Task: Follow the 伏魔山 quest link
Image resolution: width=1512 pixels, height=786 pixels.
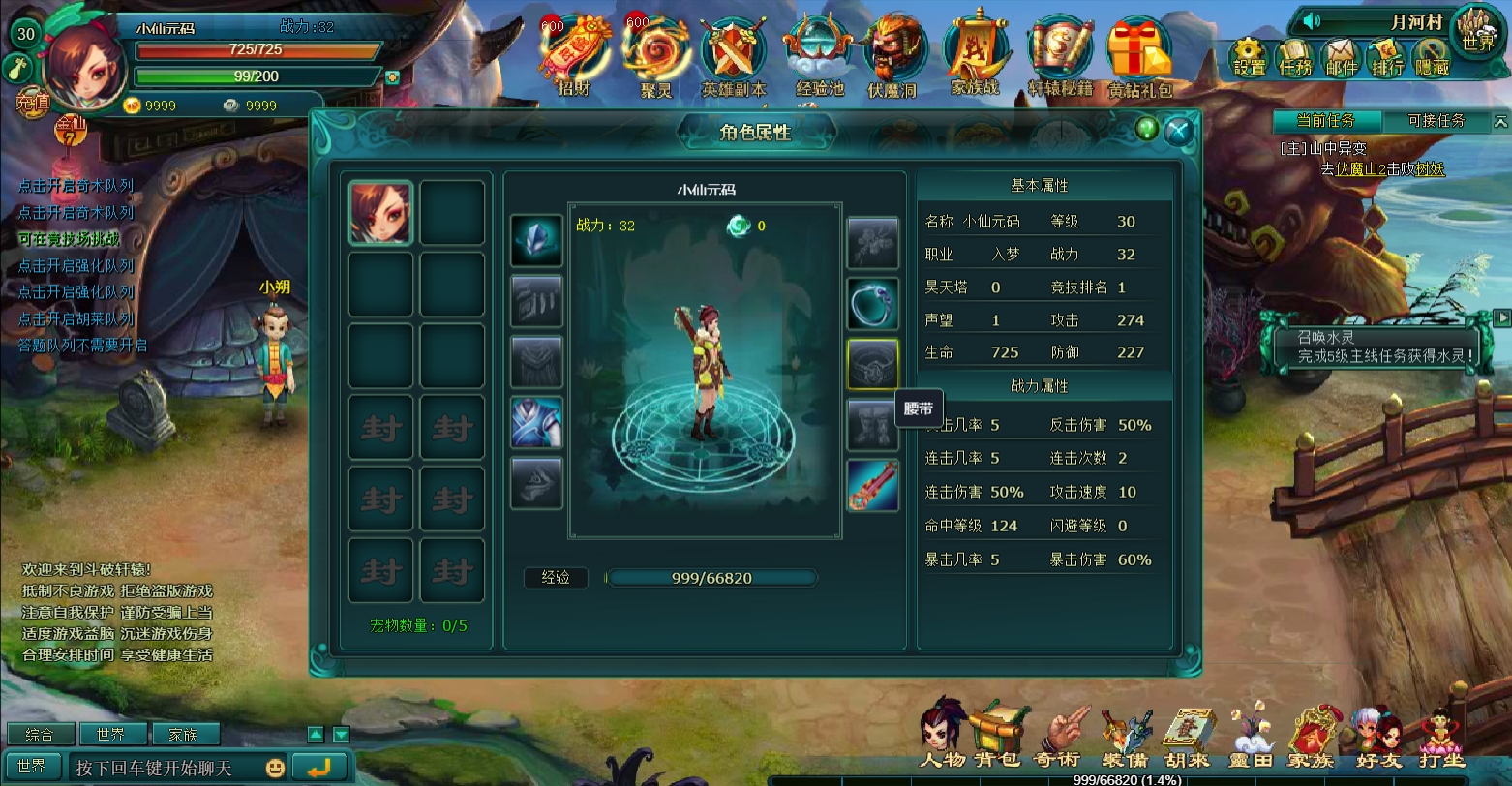Action: pos(1356,168)
